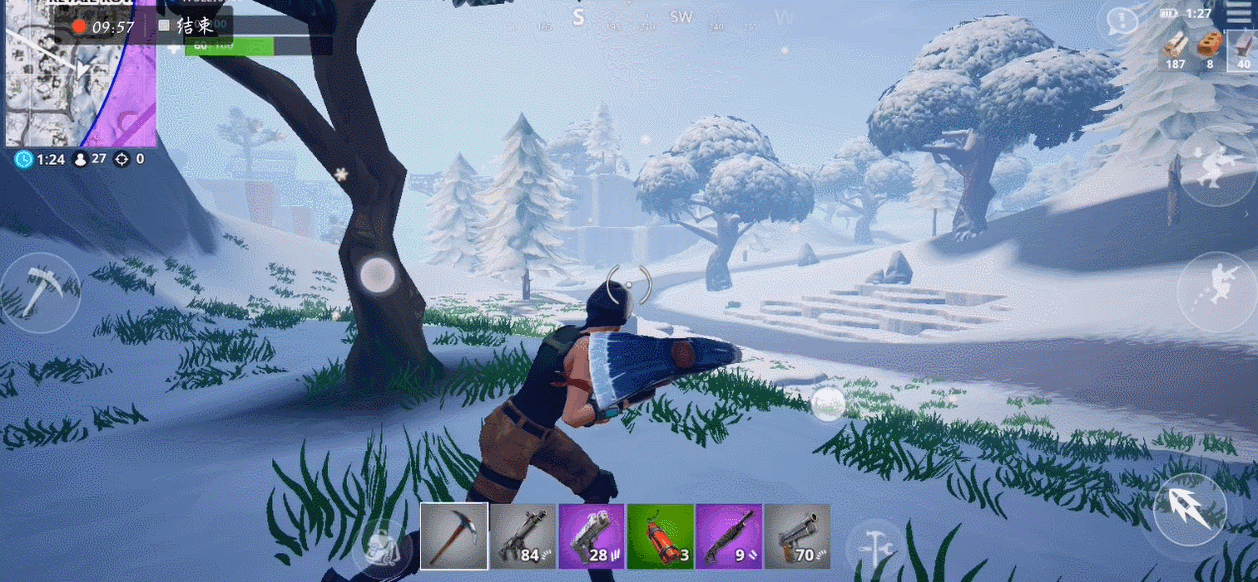Select the metal material with 40
1258x582 pixels.
click(1243, 50)
